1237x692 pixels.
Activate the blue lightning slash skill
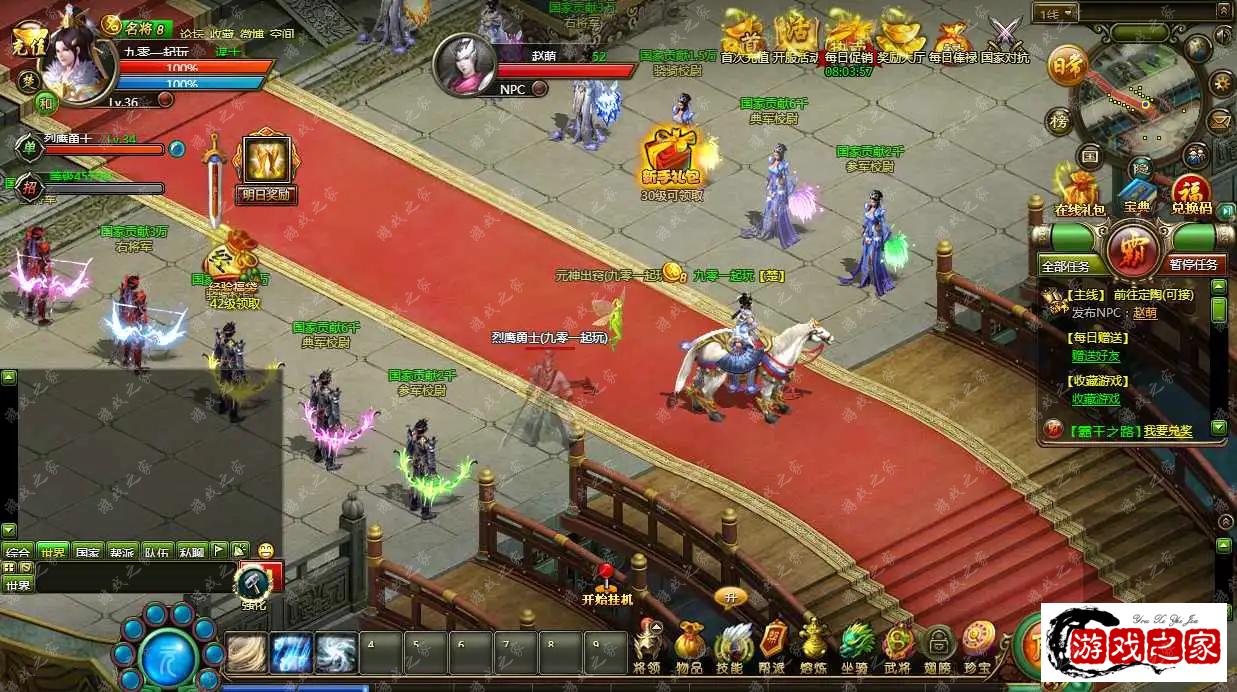pos(291,654)
